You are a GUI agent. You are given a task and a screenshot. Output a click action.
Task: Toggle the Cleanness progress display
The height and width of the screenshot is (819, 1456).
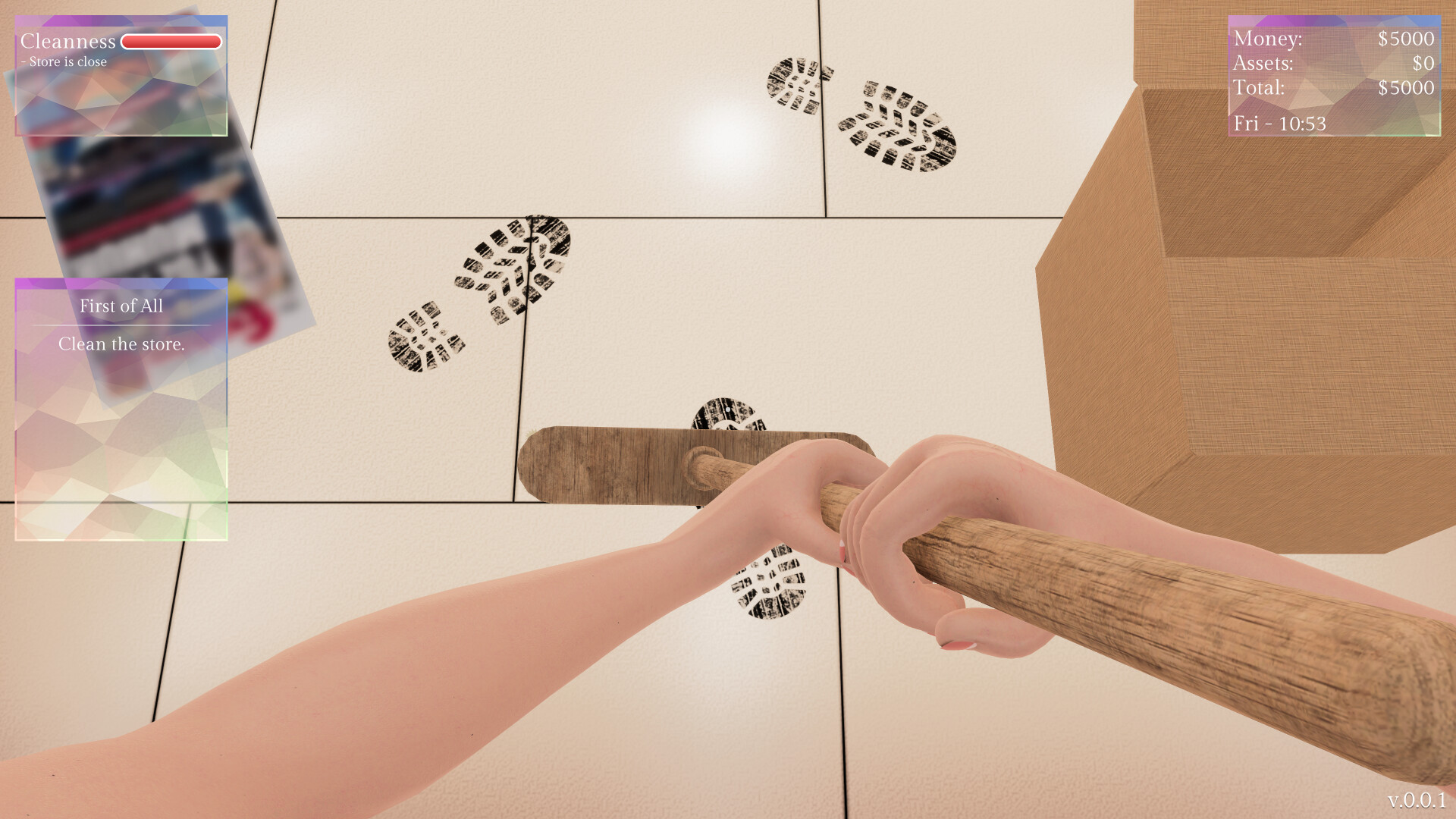171,42
